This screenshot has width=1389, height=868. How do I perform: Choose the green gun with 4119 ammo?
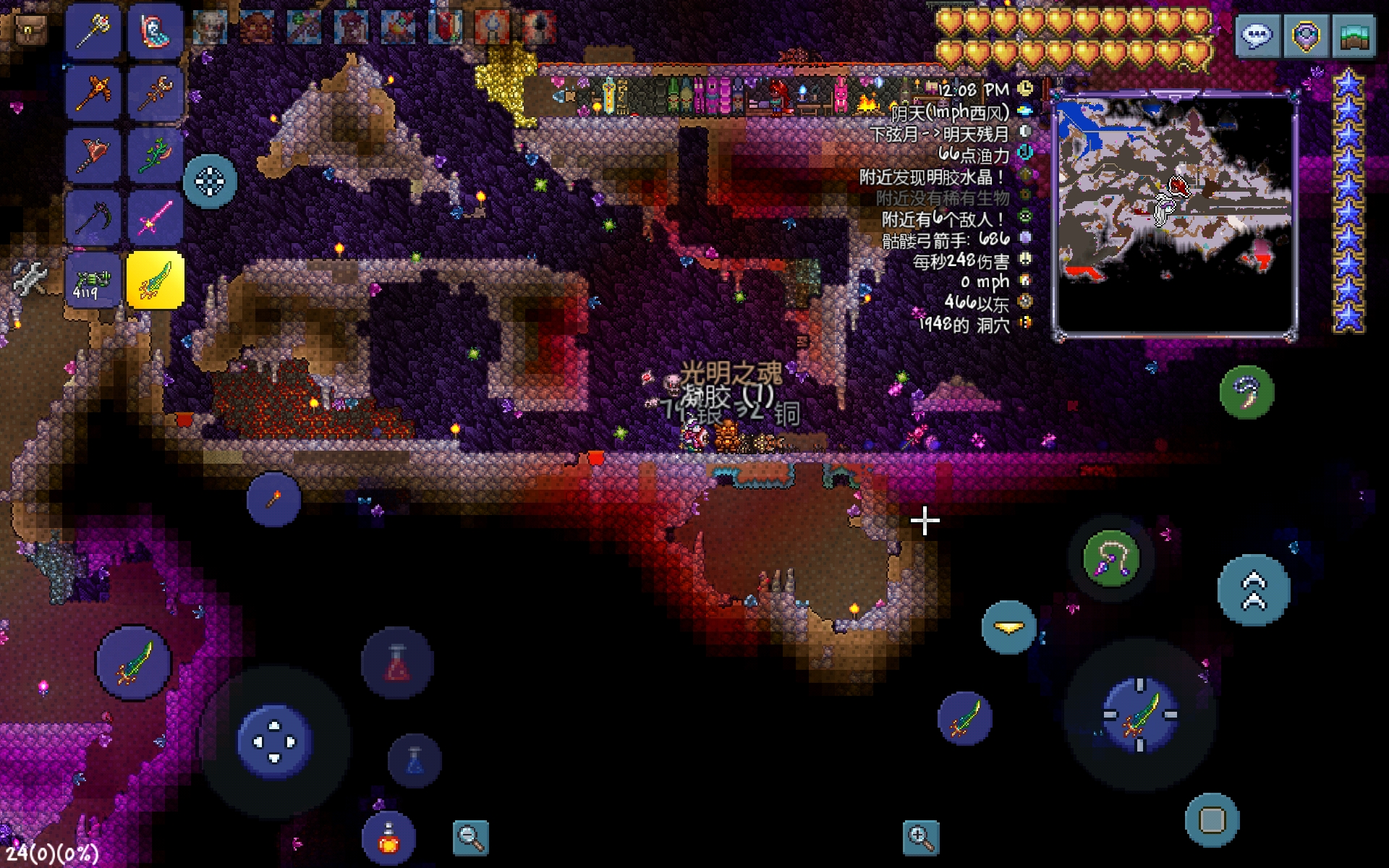coord(93,280)
